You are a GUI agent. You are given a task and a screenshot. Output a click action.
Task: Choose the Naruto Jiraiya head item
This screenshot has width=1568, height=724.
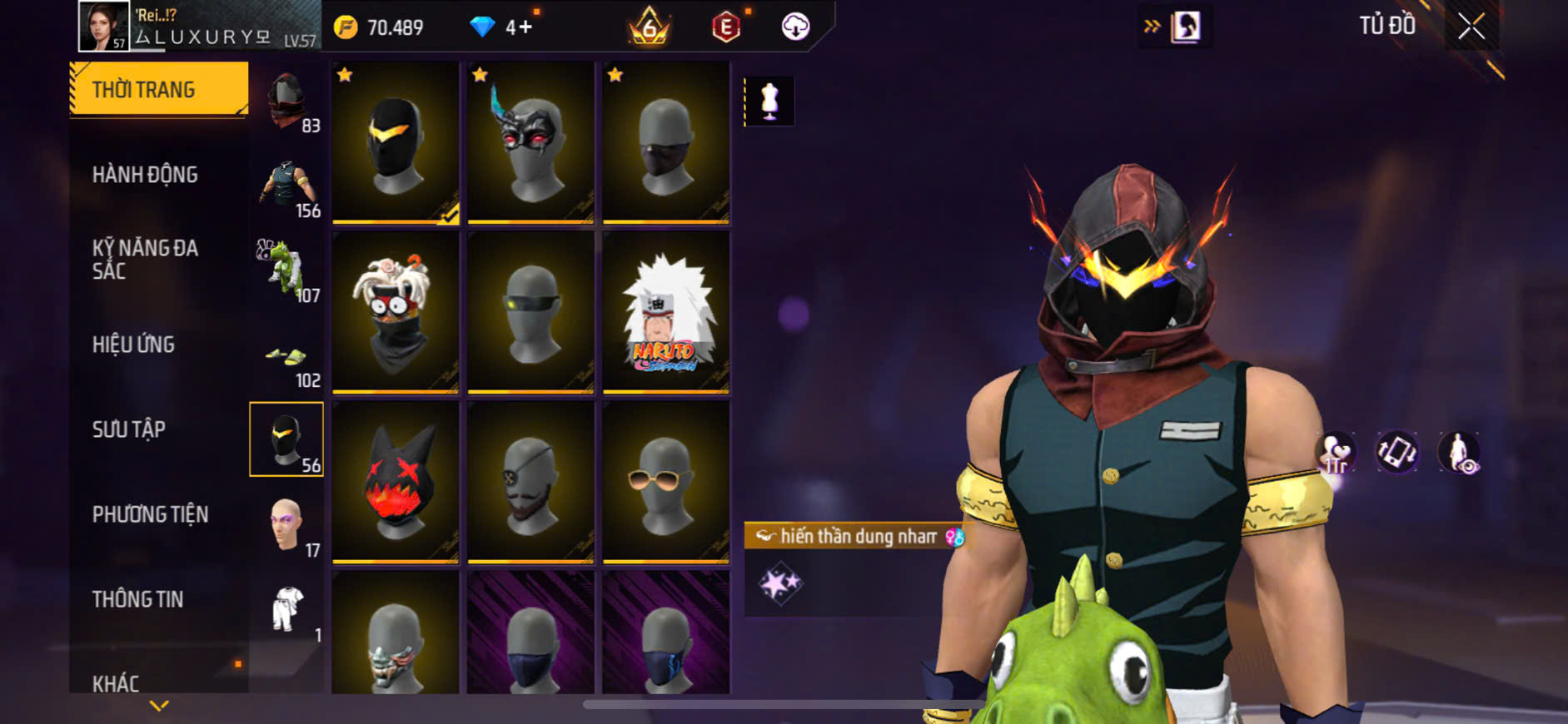665,313
